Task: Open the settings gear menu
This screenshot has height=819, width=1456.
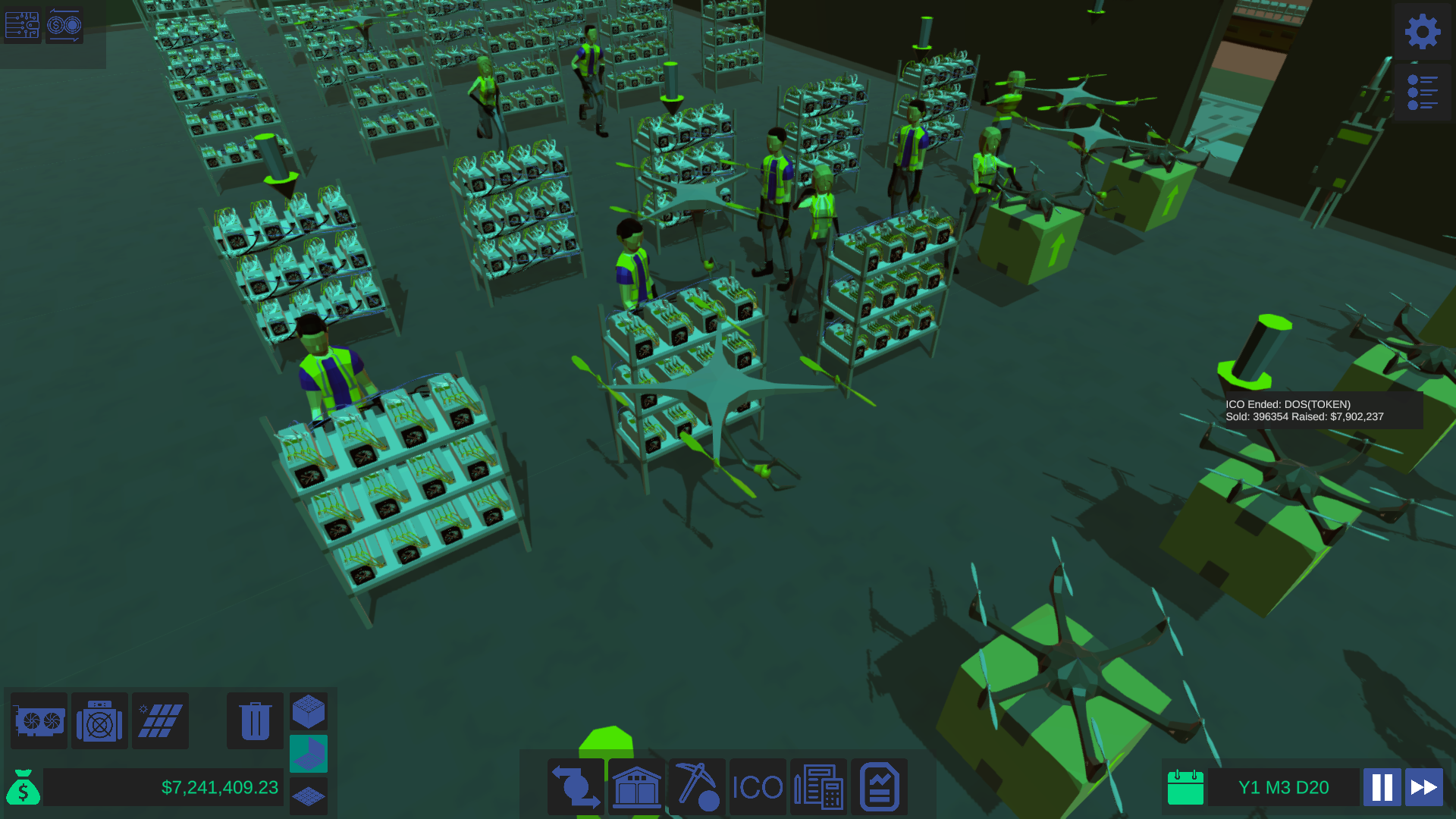Action: [1422, 32]
